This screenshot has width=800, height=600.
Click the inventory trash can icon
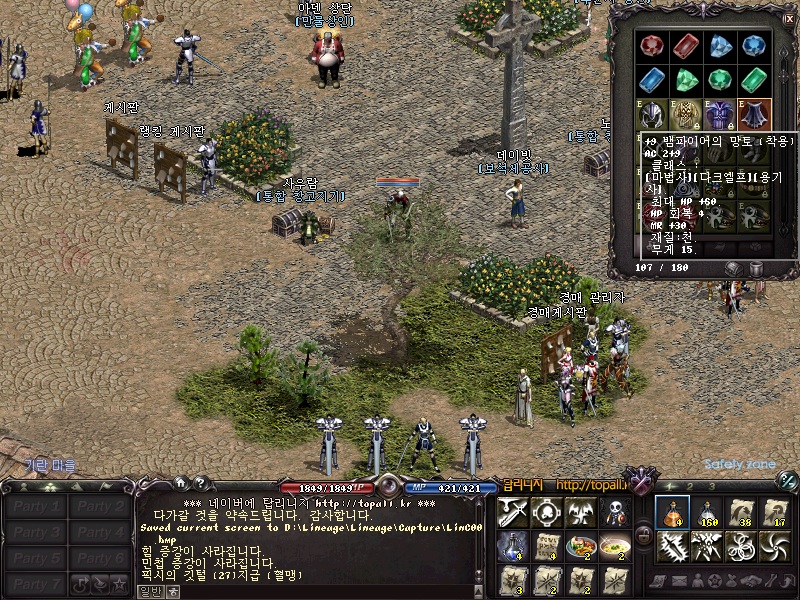(x=756, y=268)
